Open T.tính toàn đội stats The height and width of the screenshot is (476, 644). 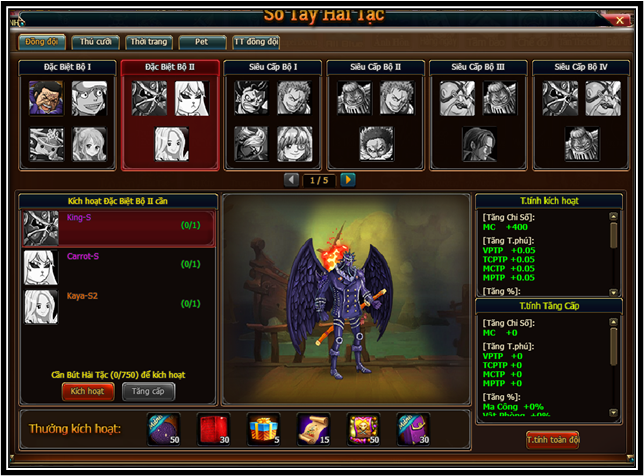point(552,439)
